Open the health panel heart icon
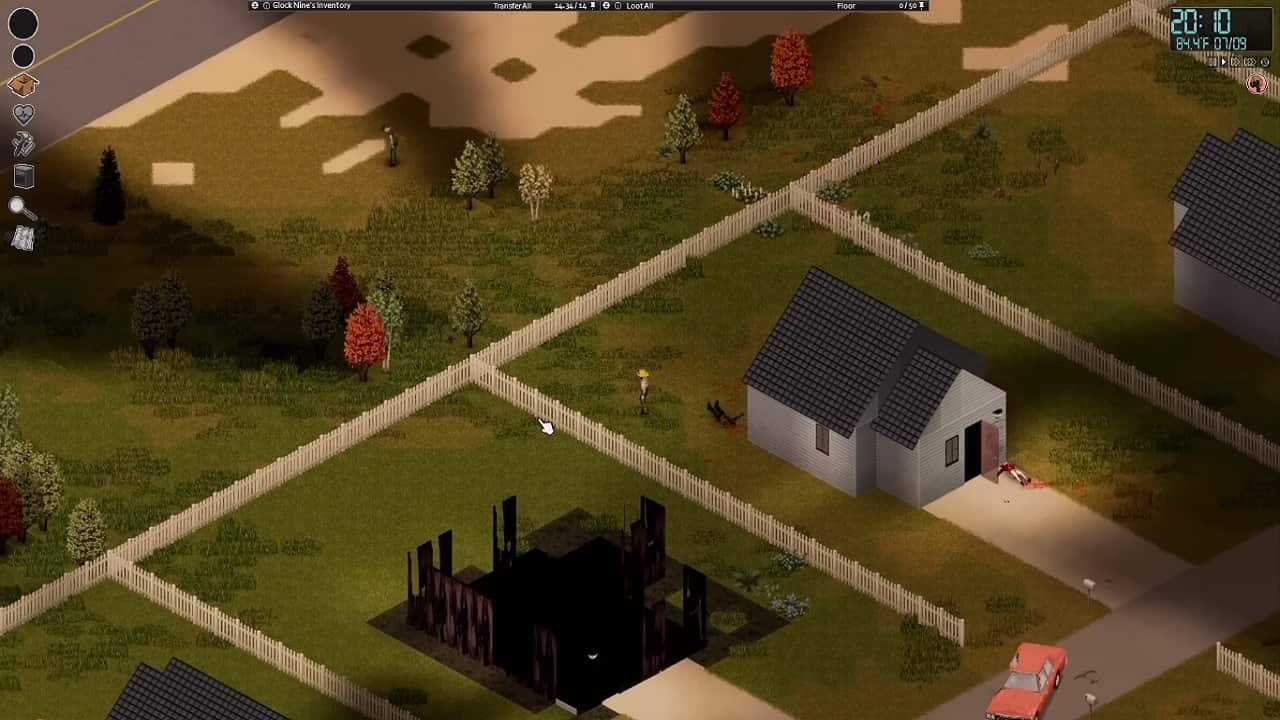Image resolution: width=1280 pixels, height=720 pixels. click(22, 114)
